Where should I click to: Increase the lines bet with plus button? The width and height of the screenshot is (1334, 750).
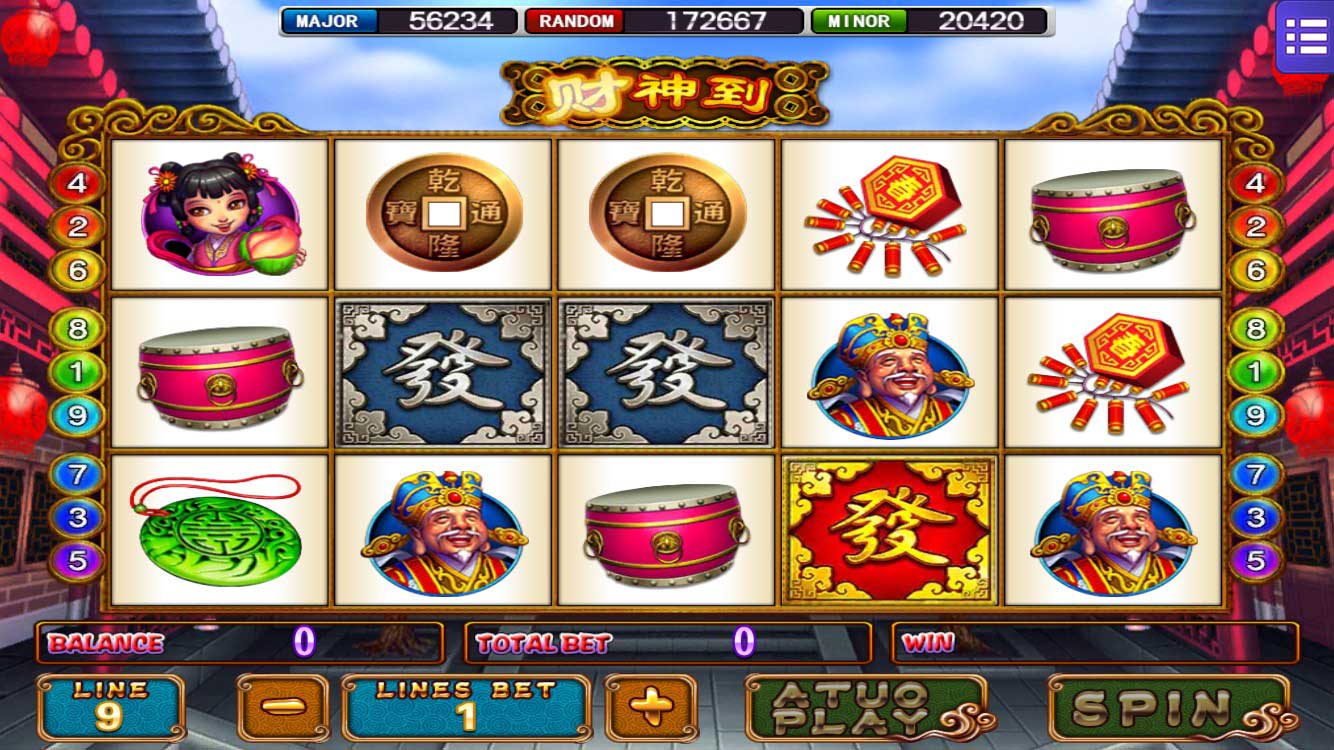tap(651, 707)
